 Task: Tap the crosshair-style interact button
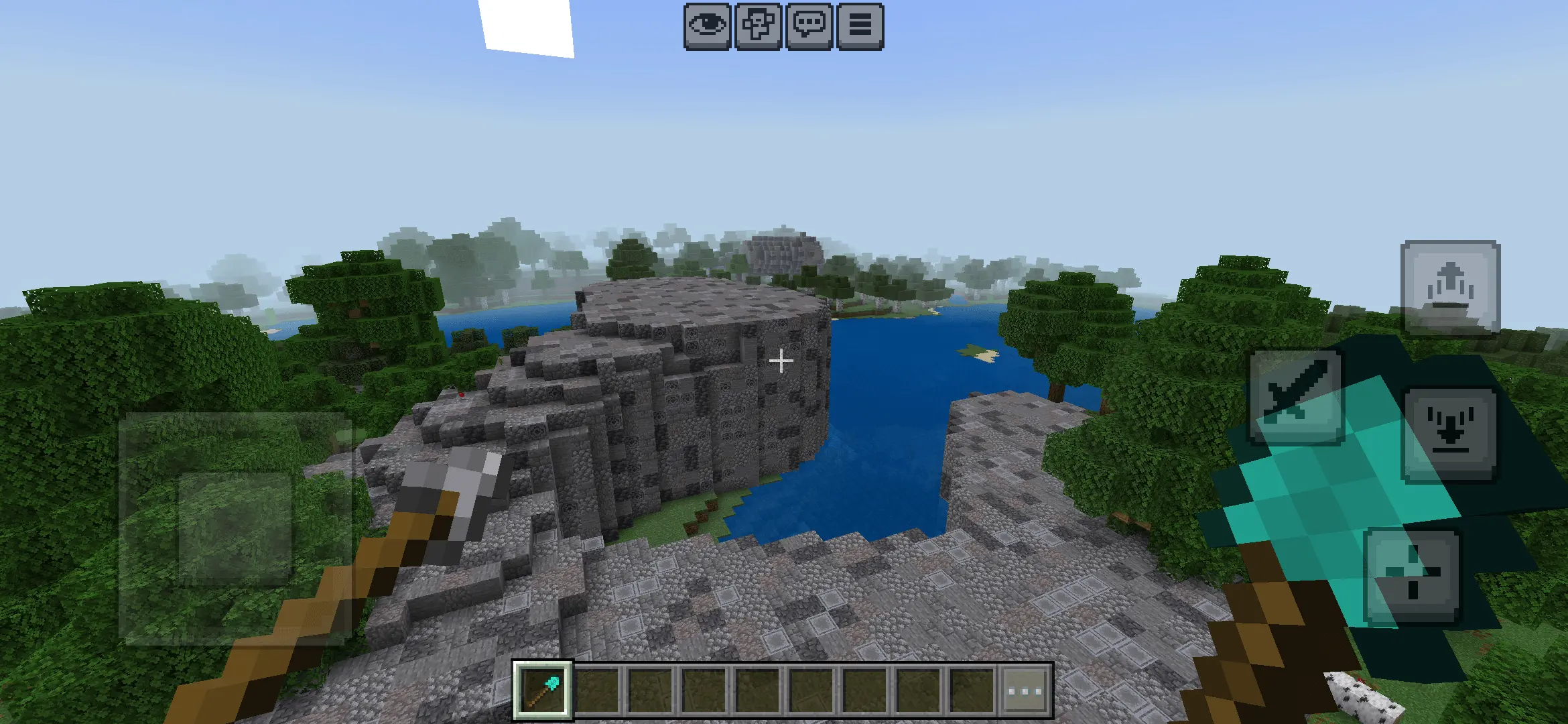click(1413, 575)
